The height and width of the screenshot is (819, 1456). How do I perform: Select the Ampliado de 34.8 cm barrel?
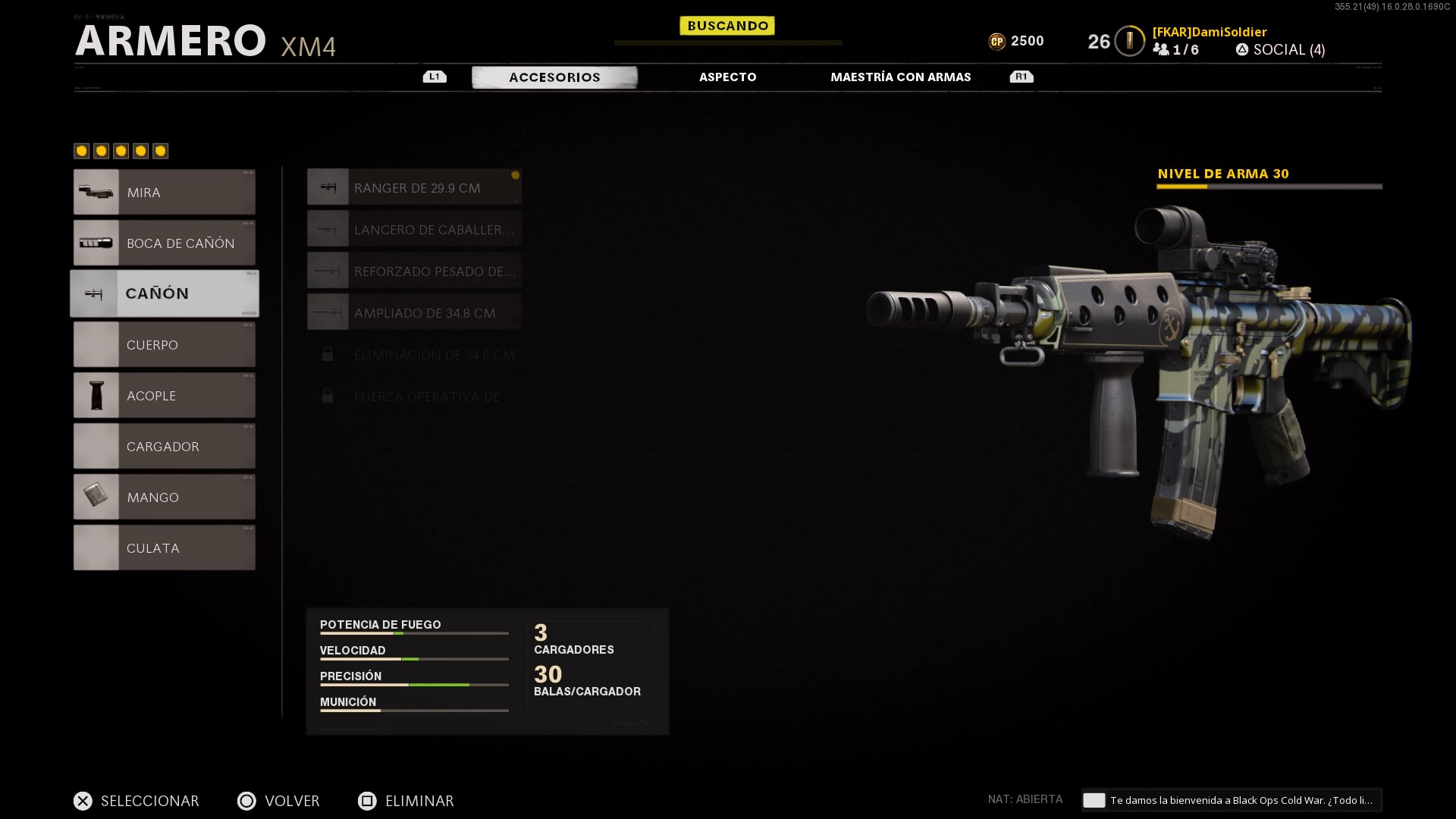[x=414, y=313]
